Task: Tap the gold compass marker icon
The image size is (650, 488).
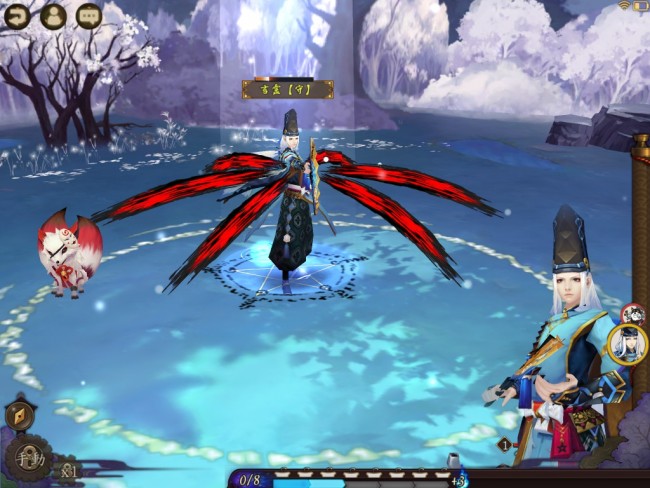Action: (19, 414)
